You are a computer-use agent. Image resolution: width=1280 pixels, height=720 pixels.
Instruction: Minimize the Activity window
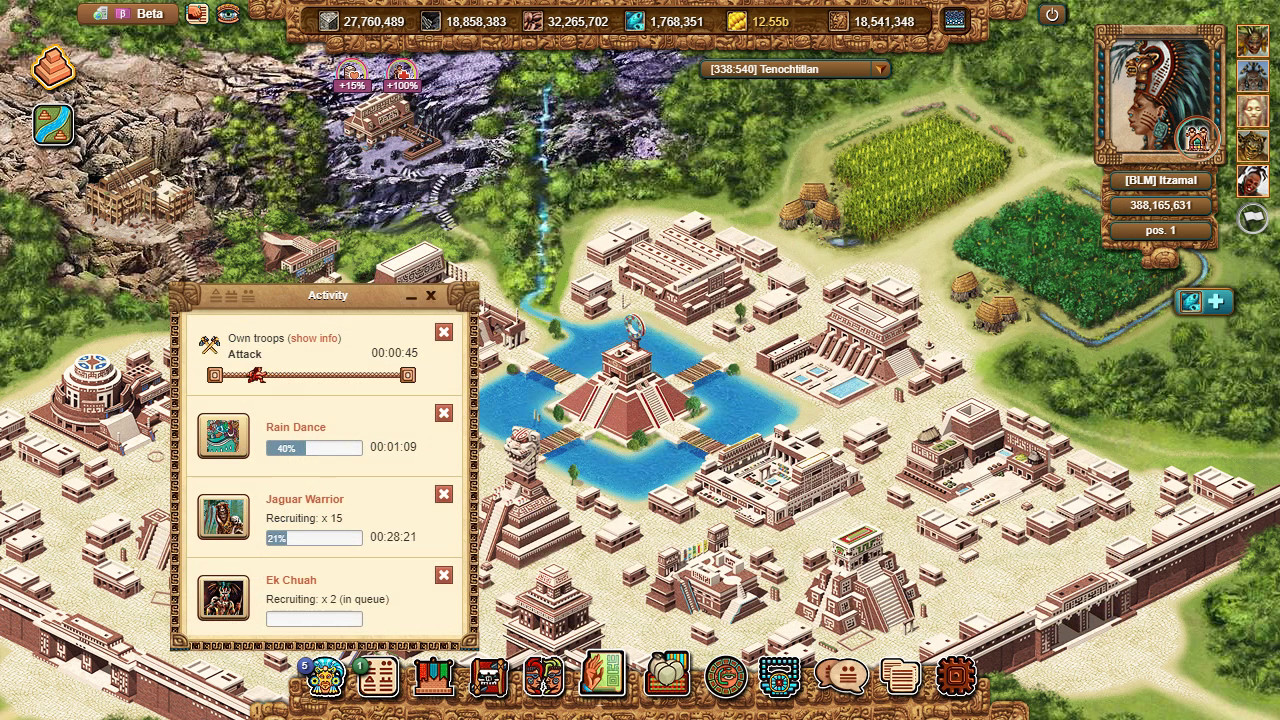tap(411, 296)
